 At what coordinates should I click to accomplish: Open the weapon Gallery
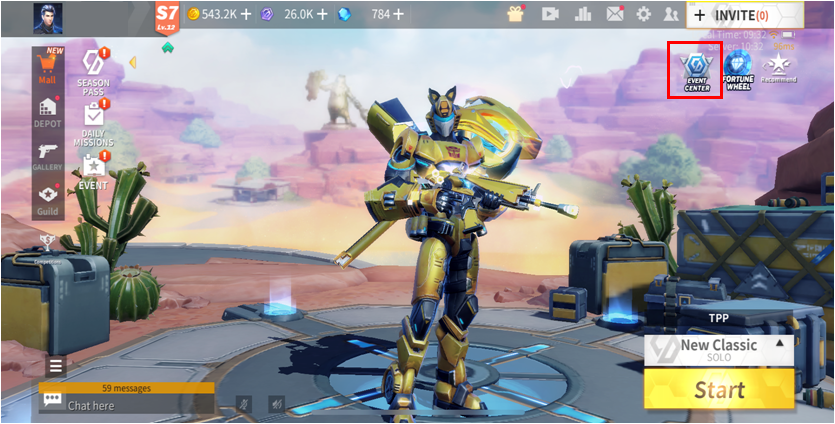[48, 153]
